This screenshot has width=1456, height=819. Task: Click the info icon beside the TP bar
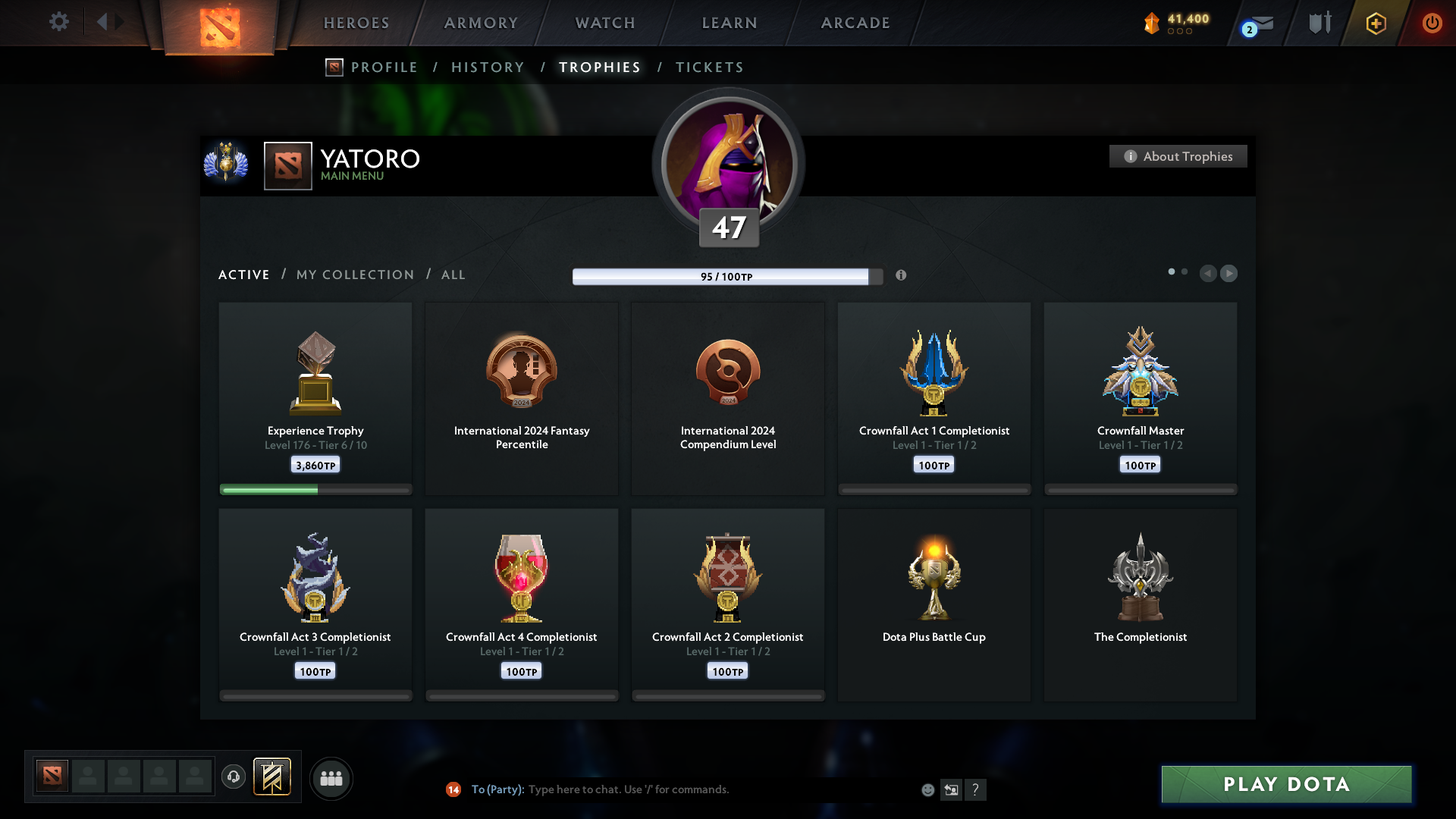[902, 276]
